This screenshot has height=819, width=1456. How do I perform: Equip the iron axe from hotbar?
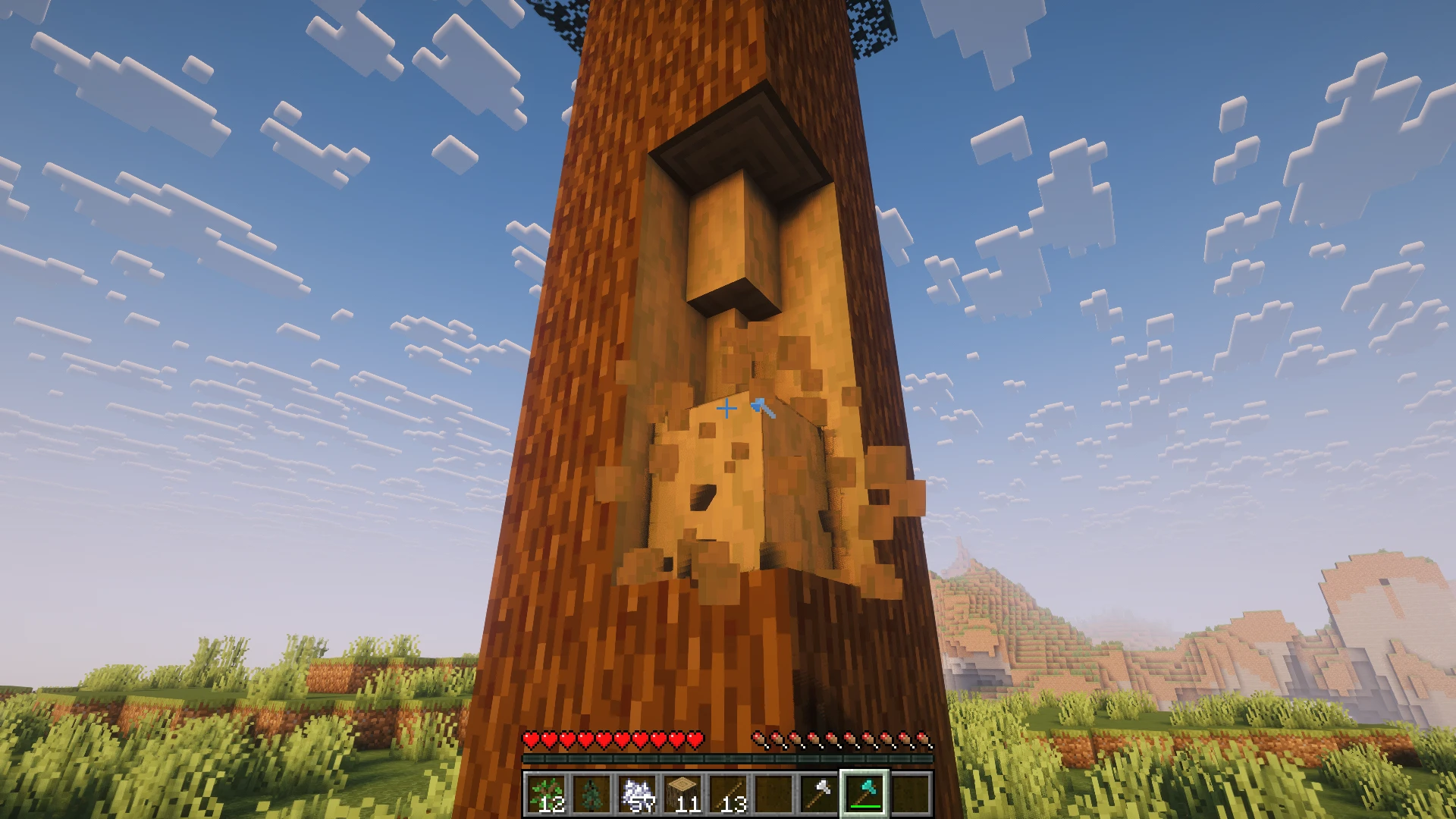tap(819, 794)
